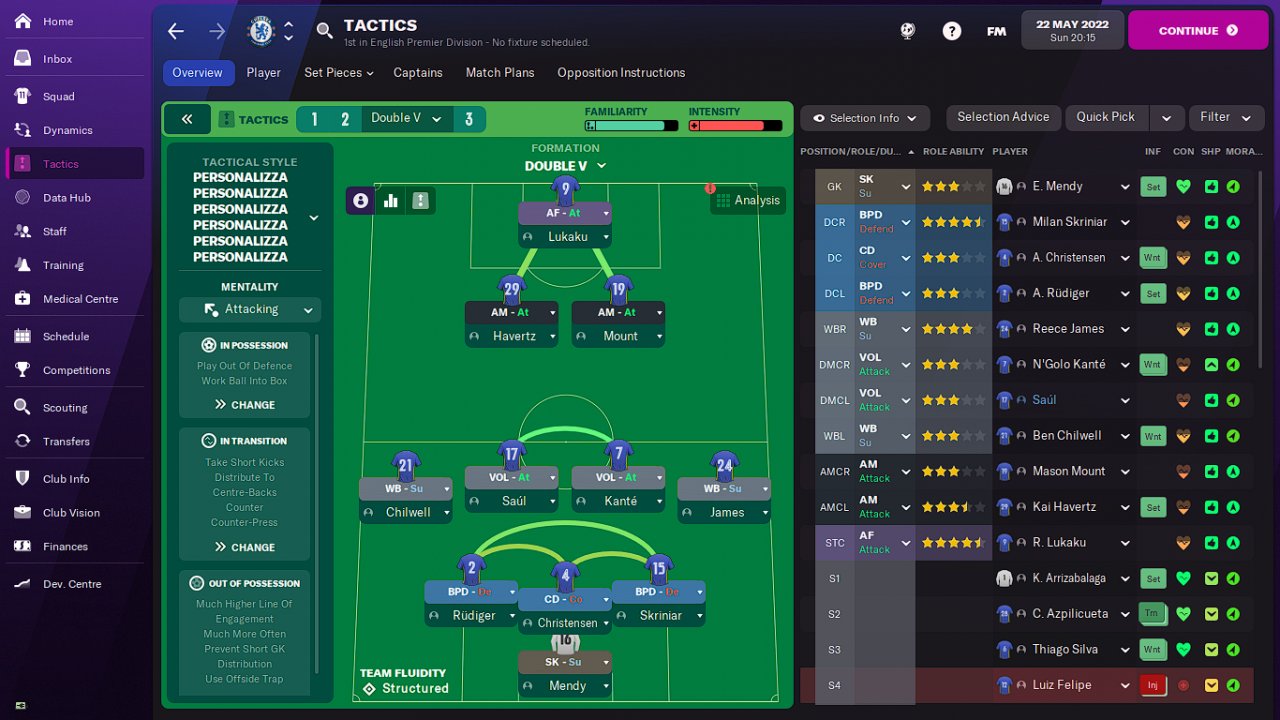Go to the Inbox
Image resolution: width=1280 pixels, height=720 pixels.
[57, 59]
